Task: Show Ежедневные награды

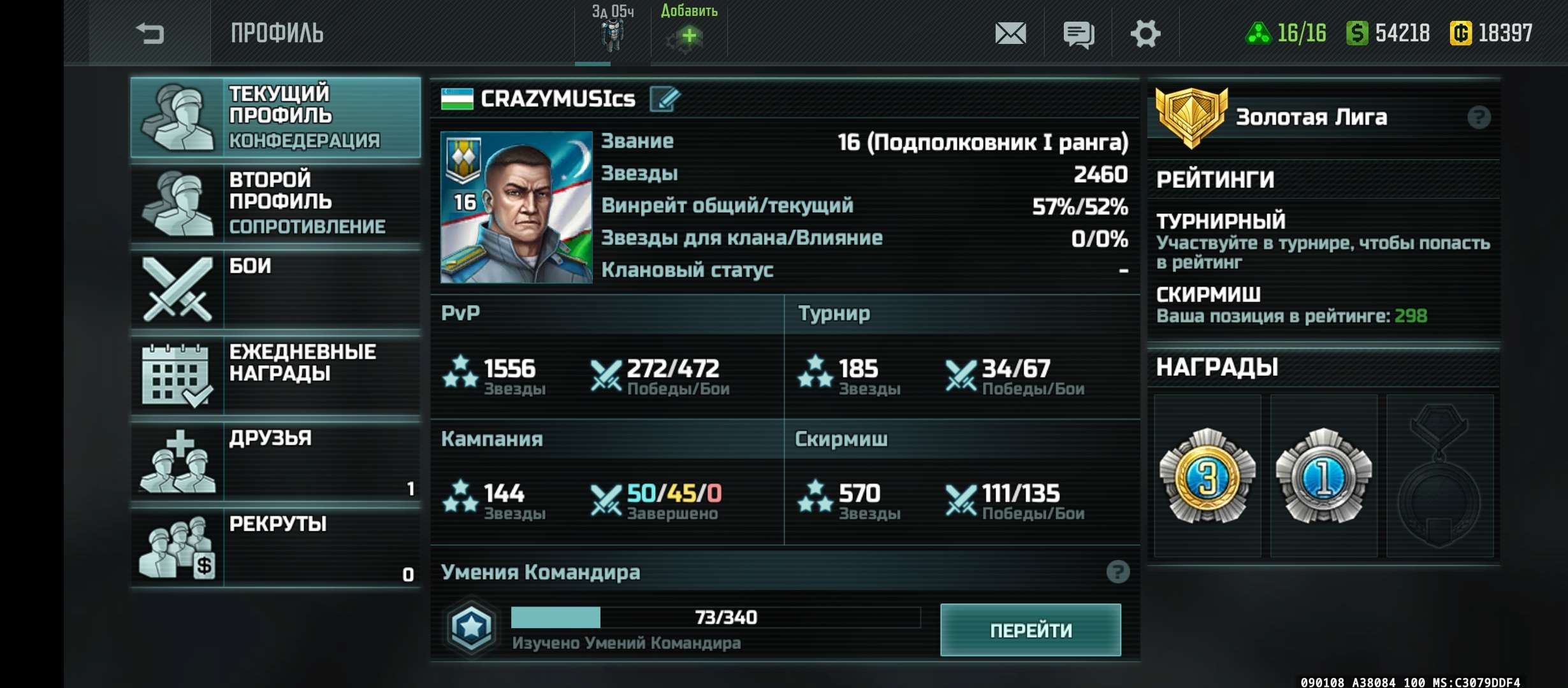Action: [x=275, y=375]
